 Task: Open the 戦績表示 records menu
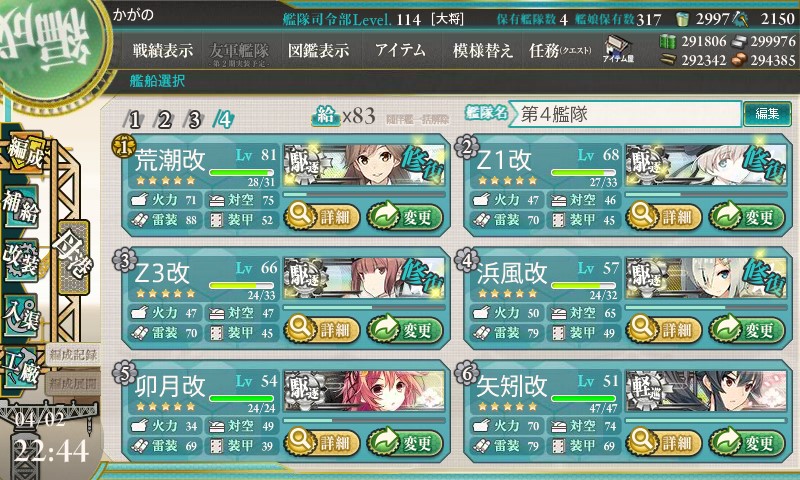(163, 50)
